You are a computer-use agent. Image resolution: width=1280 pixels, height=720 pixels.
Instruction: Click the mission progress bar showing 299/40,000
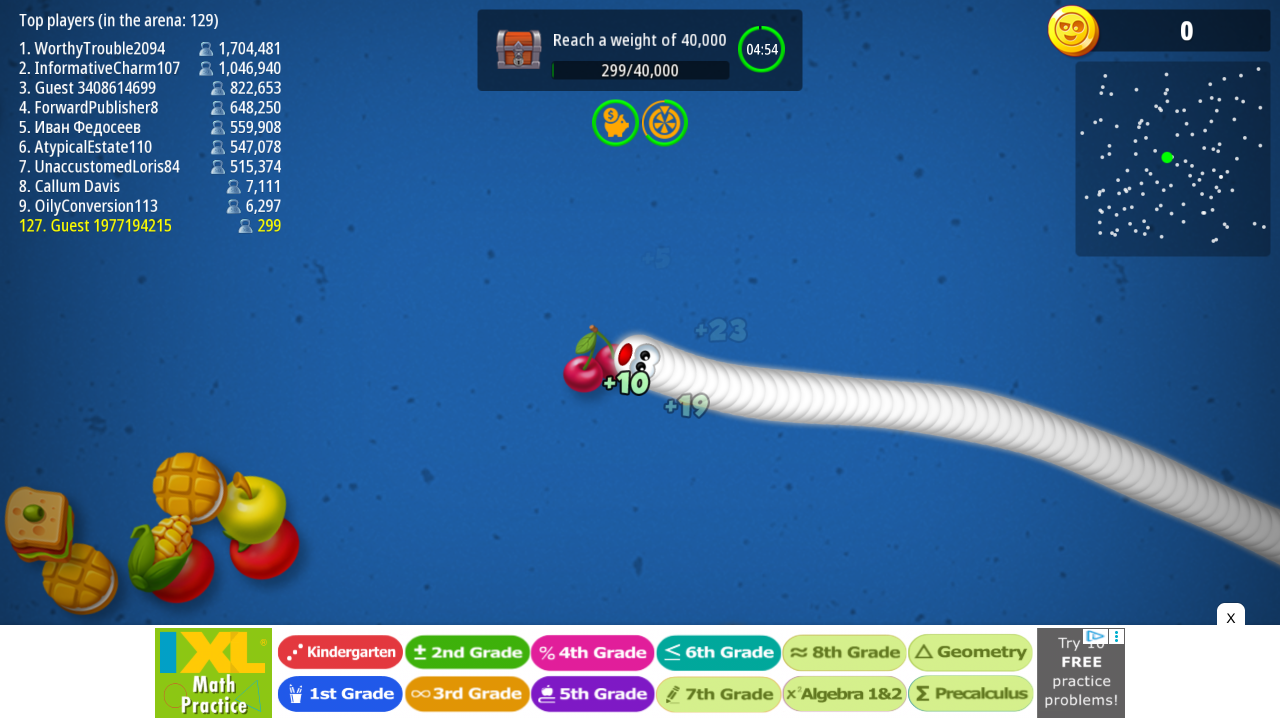[640, 70]
